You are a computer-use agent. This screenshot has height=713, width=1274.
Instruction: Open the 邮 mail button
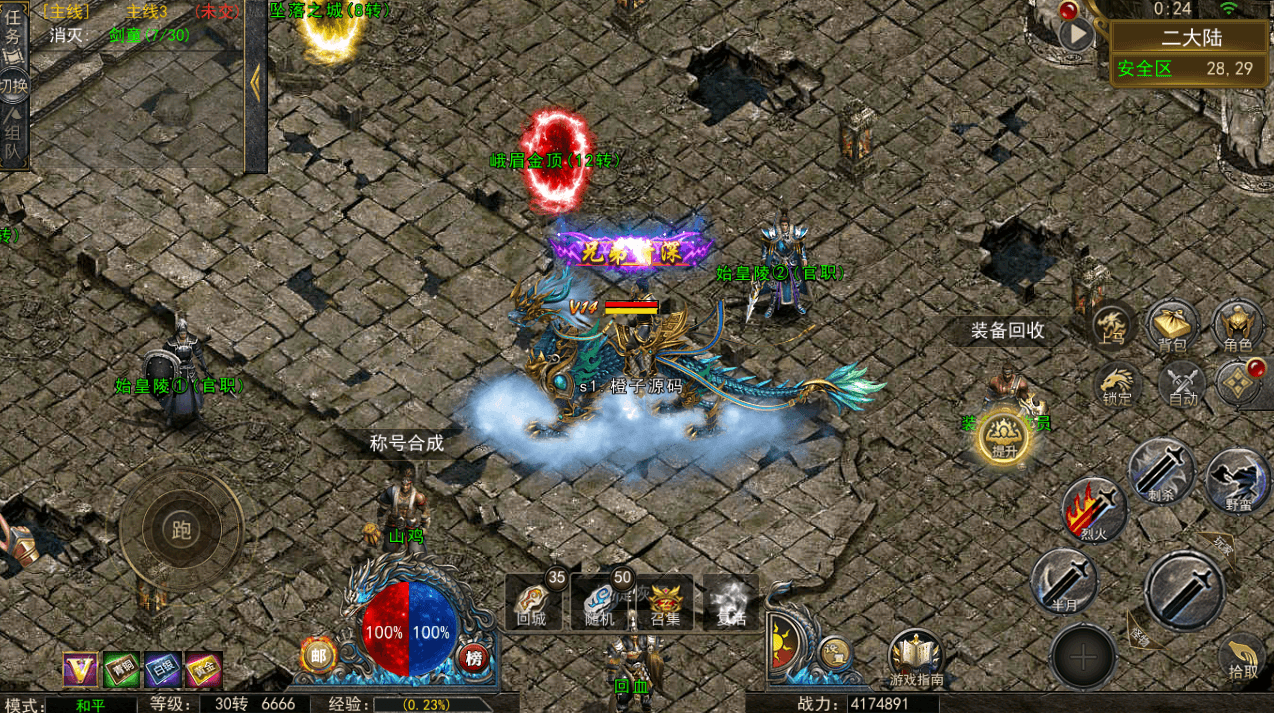coord(317,656)
